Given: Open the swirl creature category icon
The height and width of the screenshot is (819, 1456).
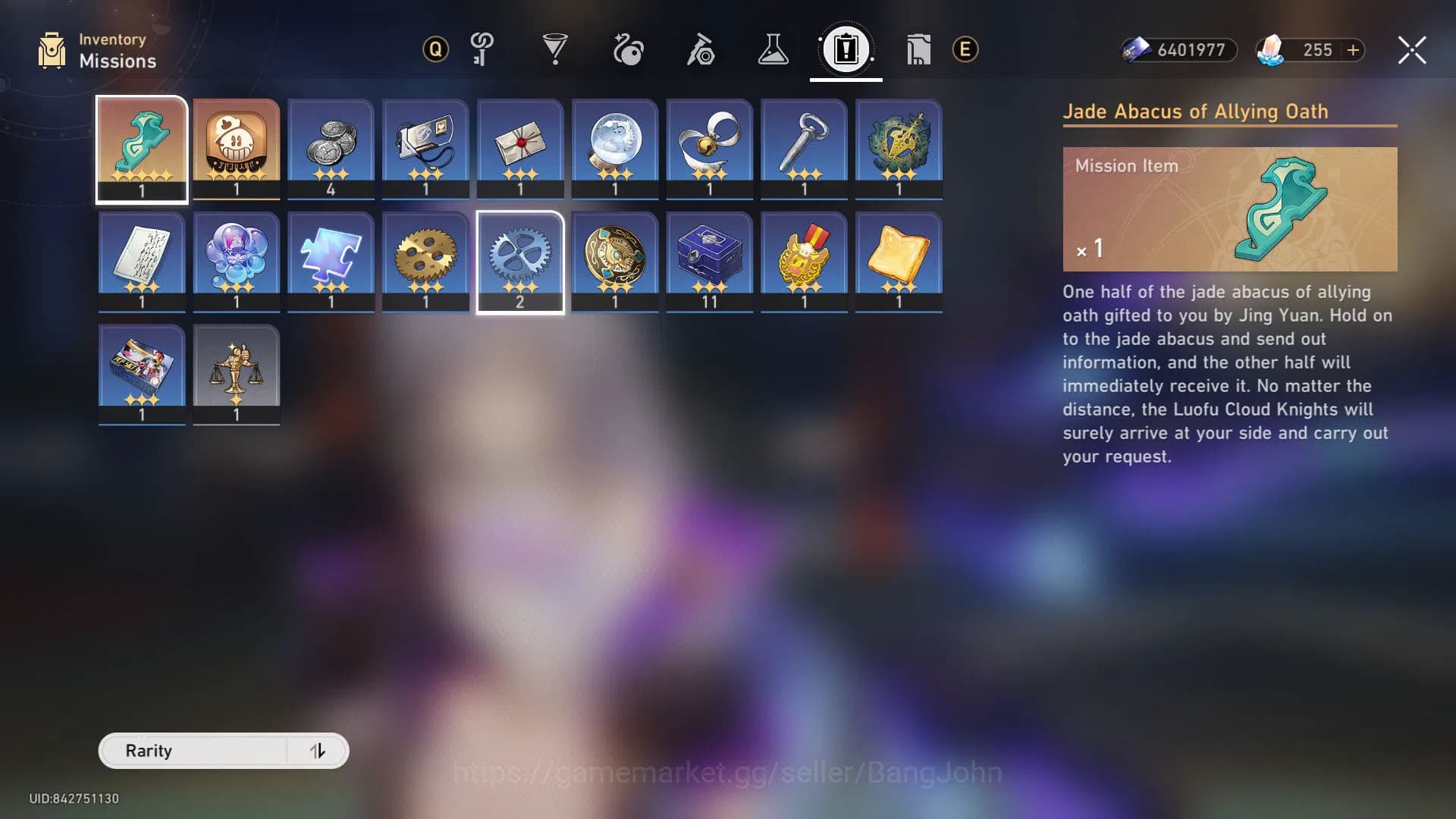Looking at the screenshot, I should point(629,49).
